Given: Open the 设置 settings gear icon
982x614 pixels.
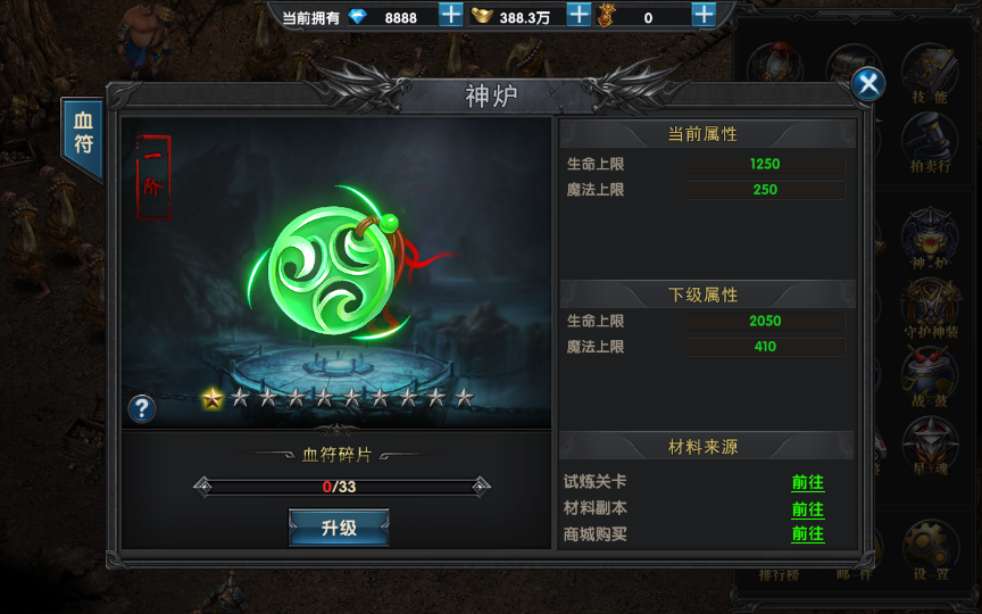Looking at the screenshot, I should [x=928, y=548].
